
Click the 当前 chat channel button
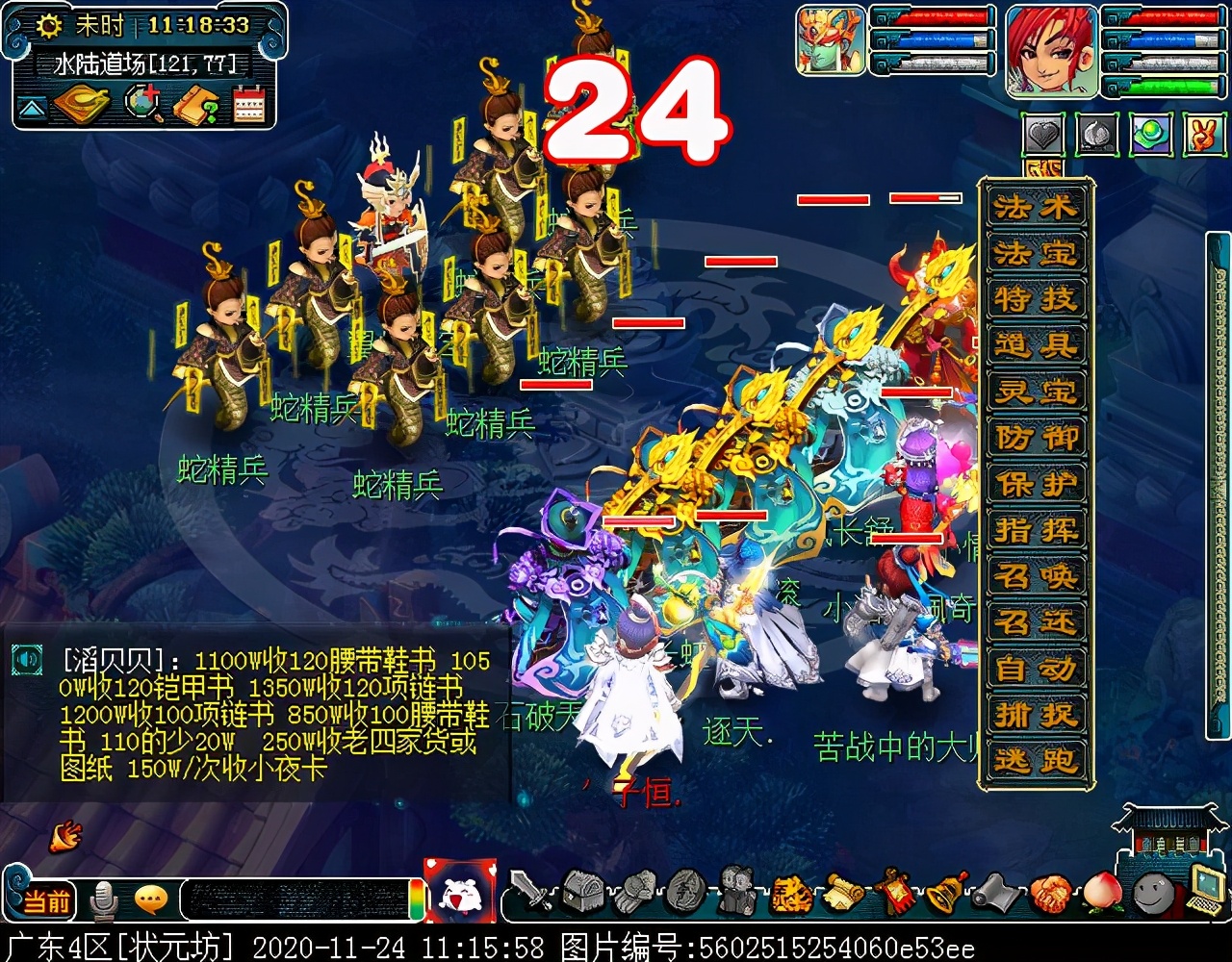[x=46, y=901]
